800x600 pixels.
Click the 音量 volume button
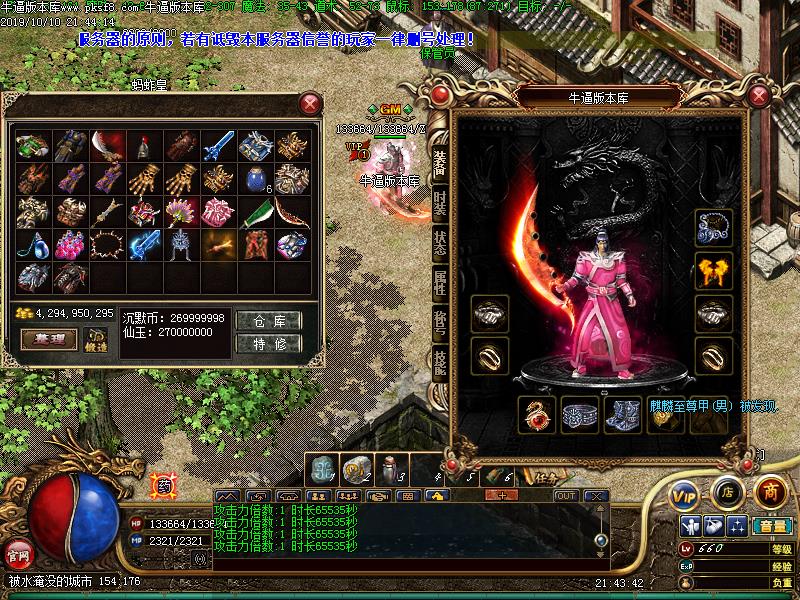(x=771, y=526)
